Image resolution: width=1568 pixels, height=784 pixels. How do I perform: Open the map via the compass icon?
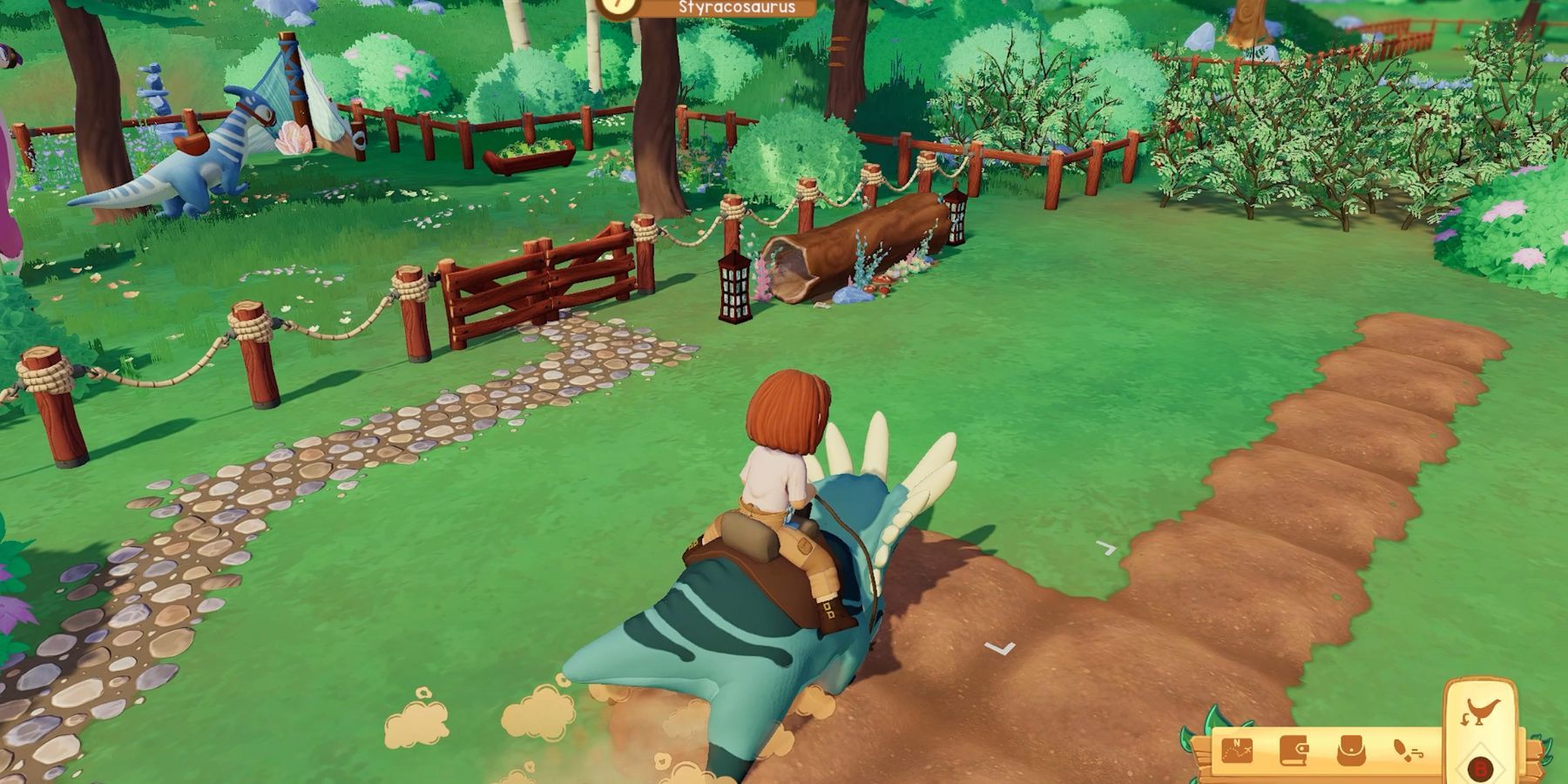click(x=1237, y=751)
